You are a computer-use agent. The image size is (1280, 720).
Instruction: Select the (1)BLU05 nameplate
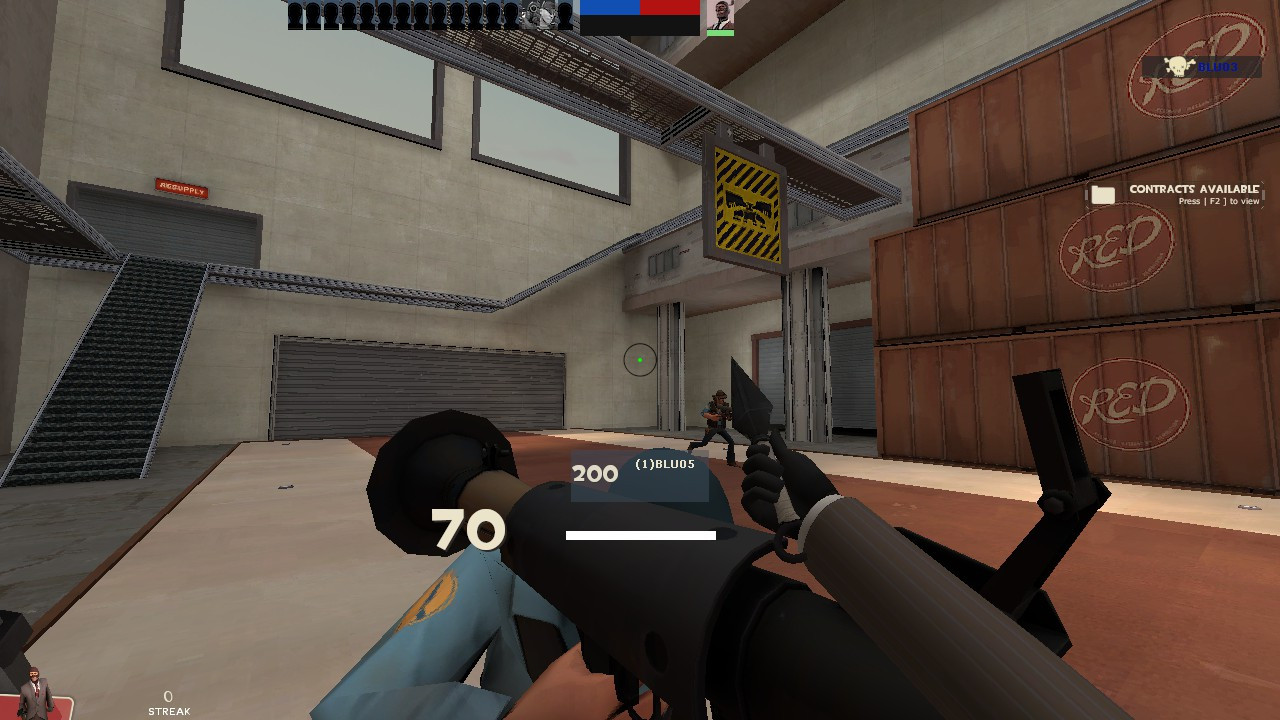(664, 463)
